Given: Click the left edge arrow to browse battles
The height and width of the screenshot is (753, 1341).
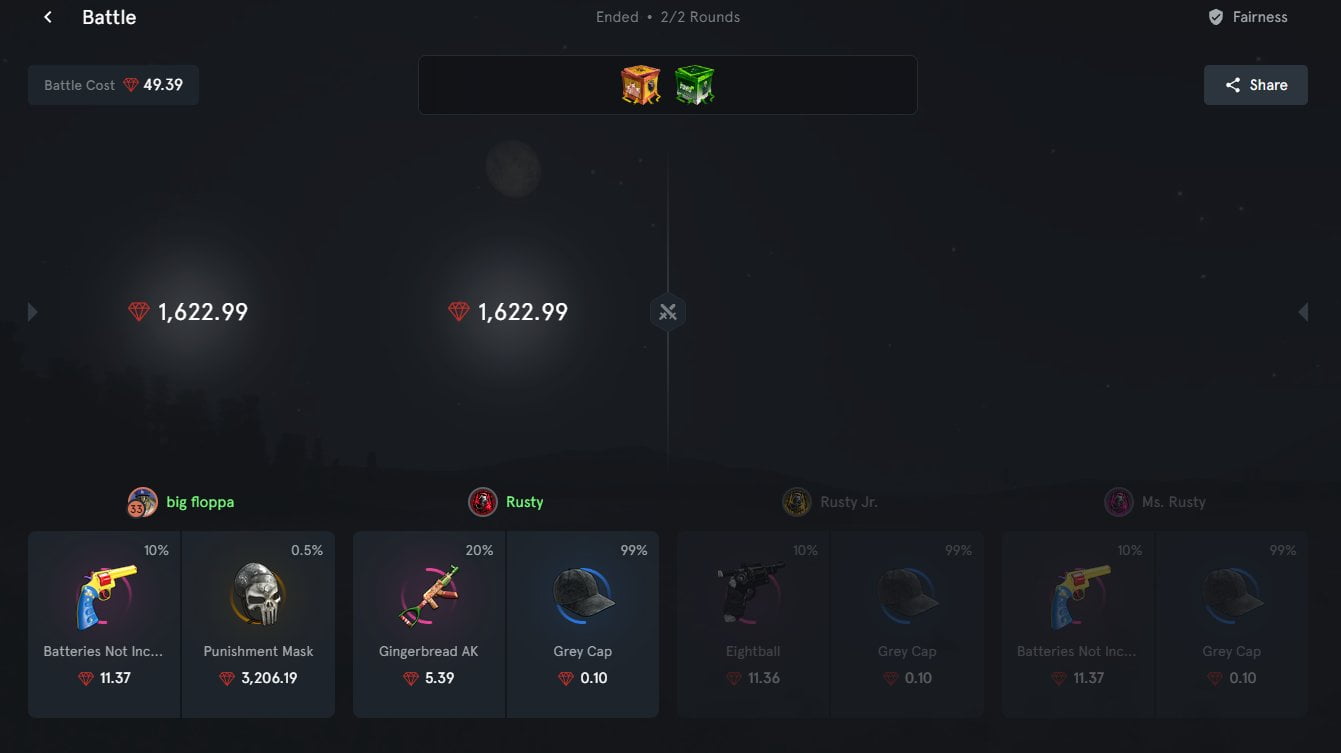Looking at the screenshot, I should 31,311.
